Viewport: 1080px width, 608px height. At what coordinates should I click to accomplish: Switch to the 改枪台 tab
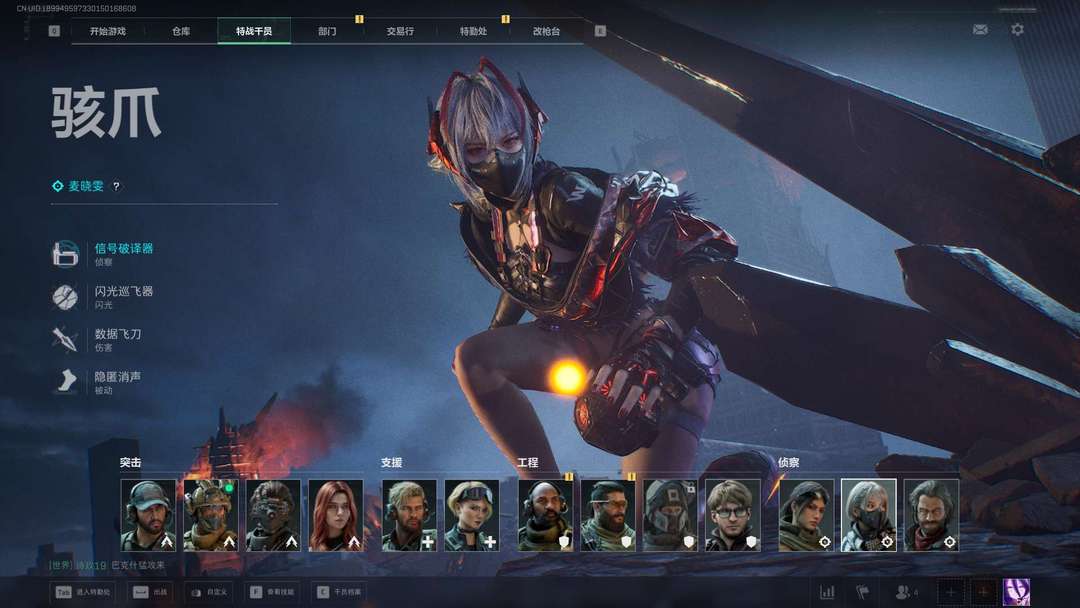click(546, 31)
